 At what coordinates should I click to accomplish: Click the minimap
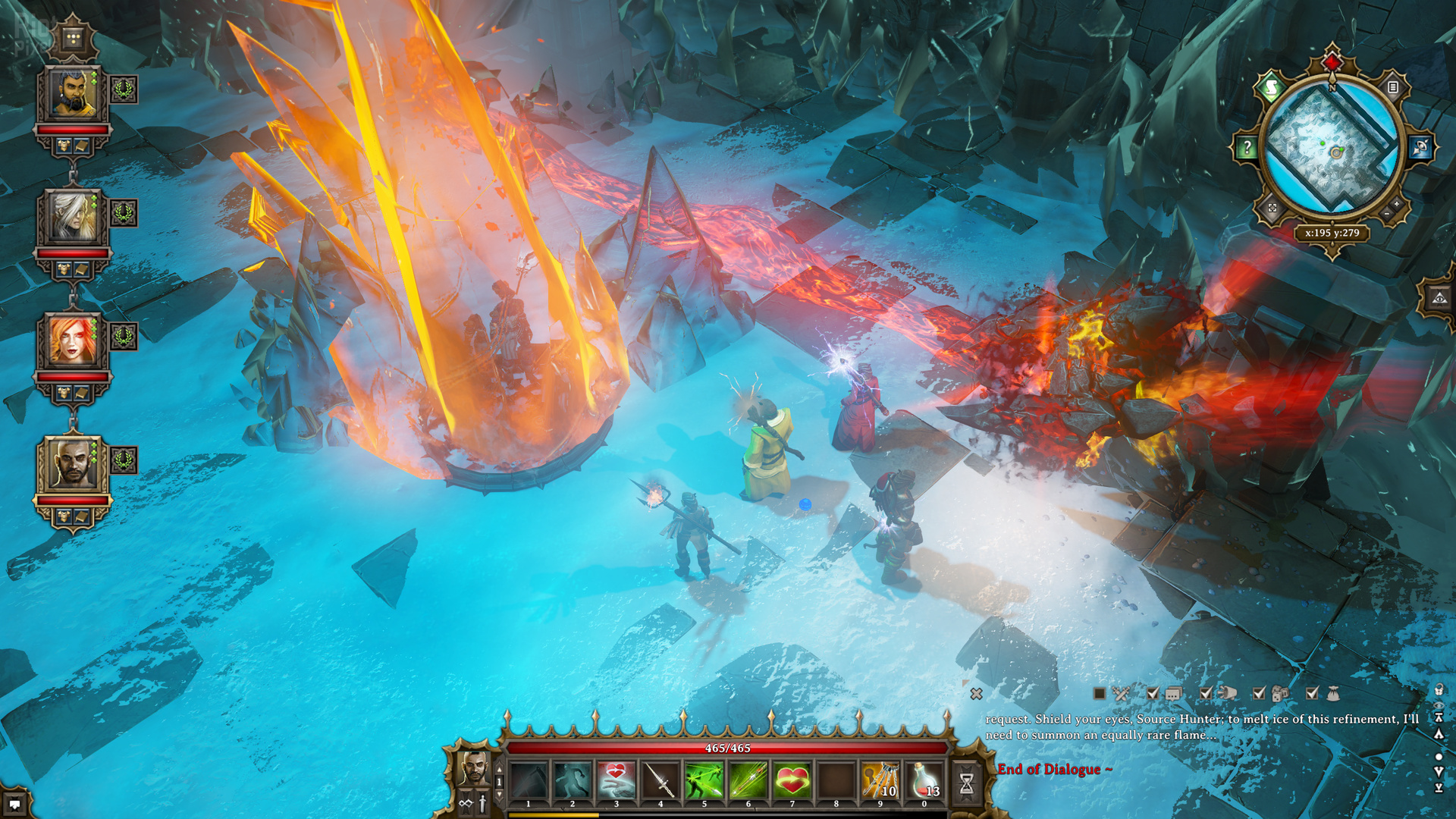(x=1332, y=148)
